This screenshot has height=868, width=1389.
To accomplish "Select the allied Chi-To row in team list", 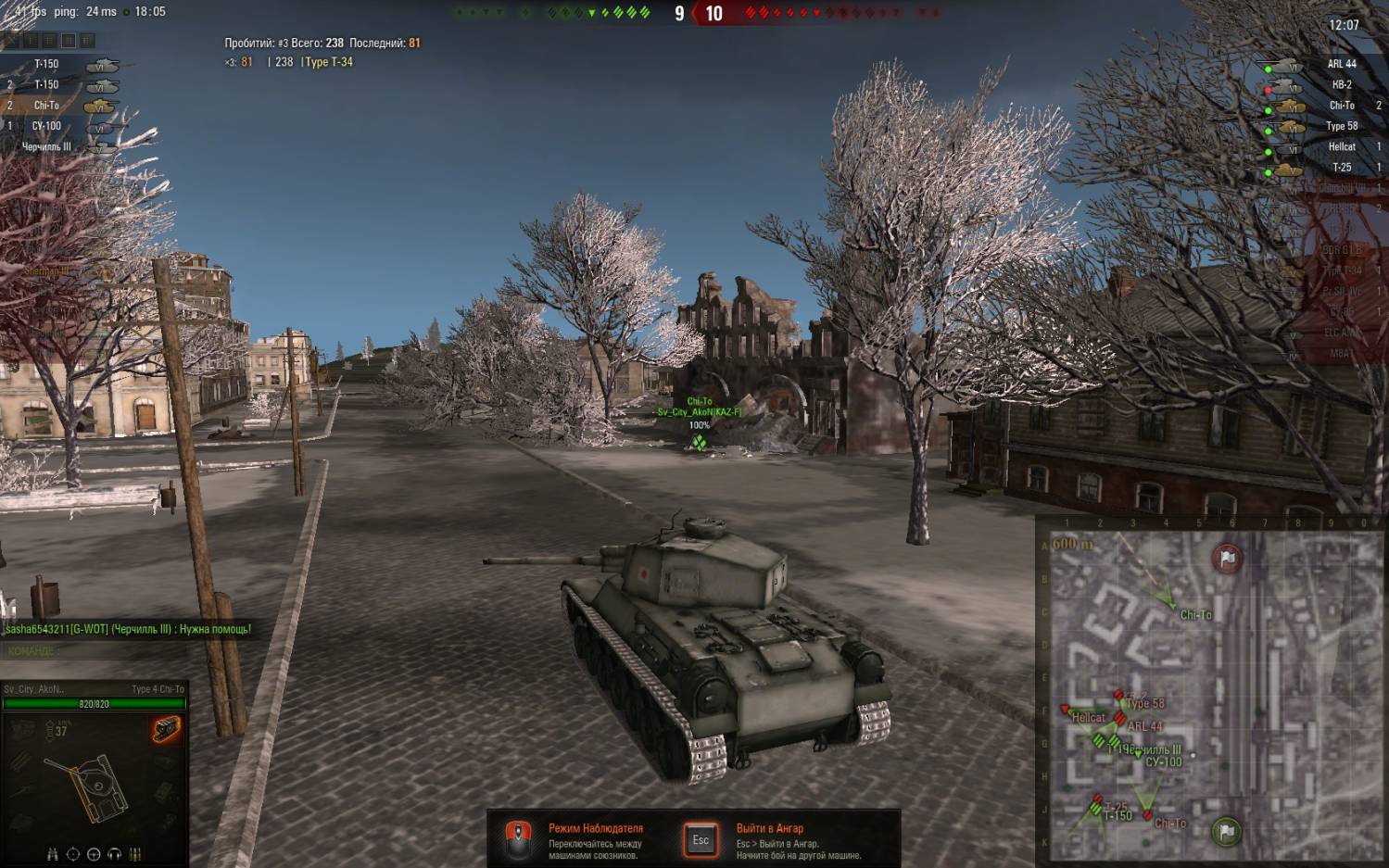I will (x=46, y=106).
